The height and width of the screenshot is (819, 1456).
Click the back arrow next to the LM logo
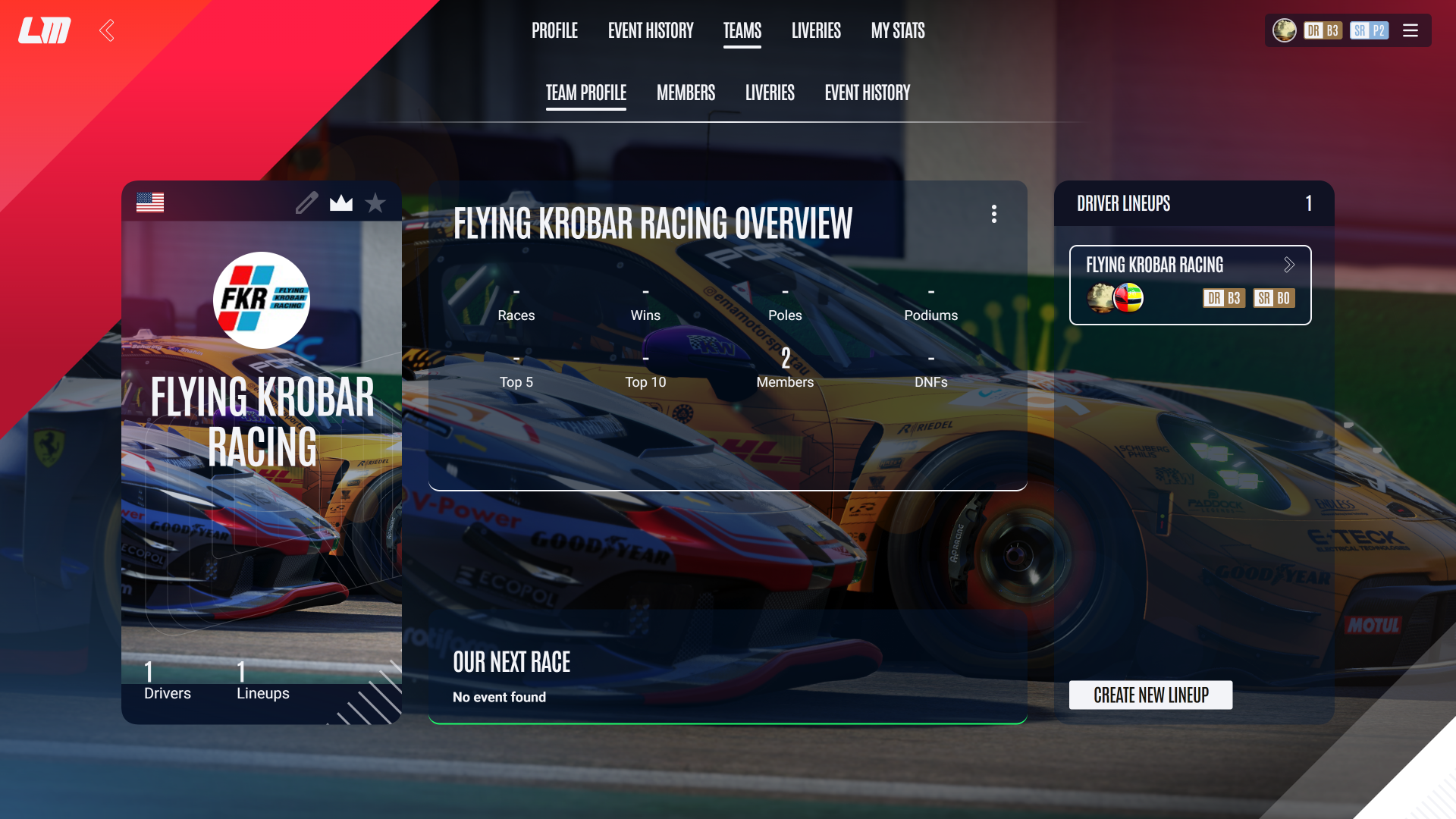106,30
